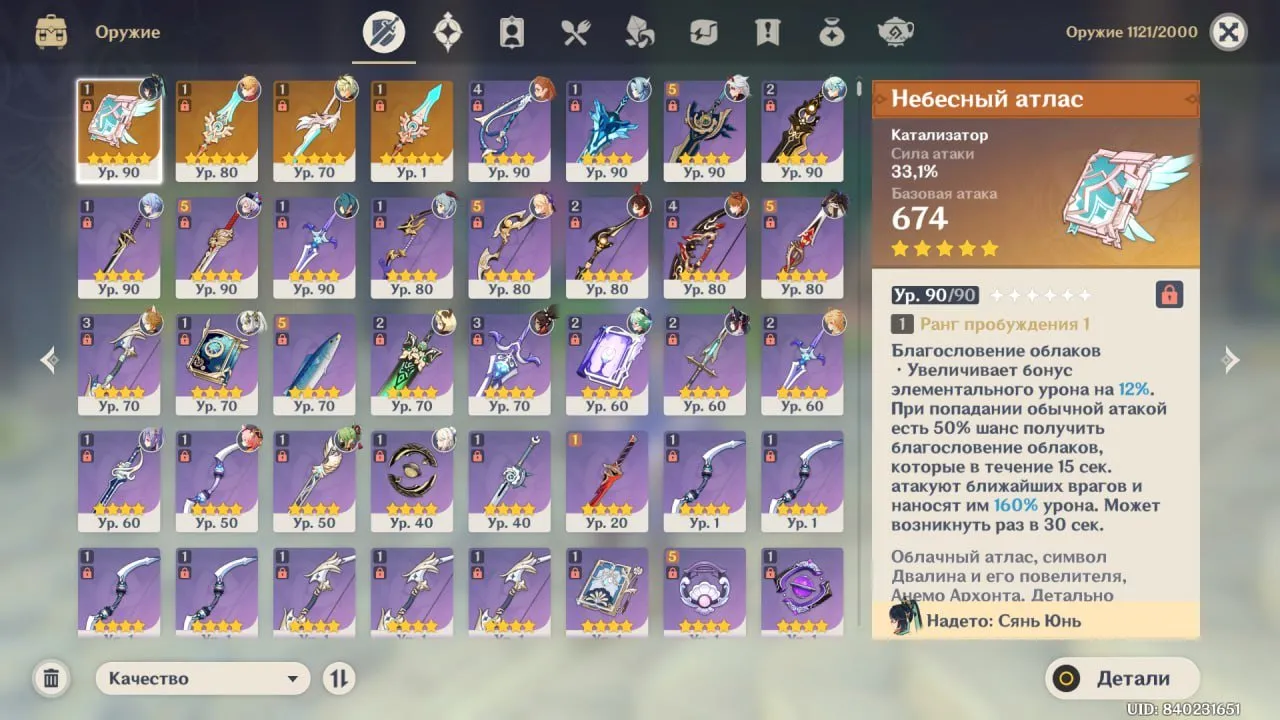Select the round ring catalyst at Ур. 40

click(x=412, y=480)
